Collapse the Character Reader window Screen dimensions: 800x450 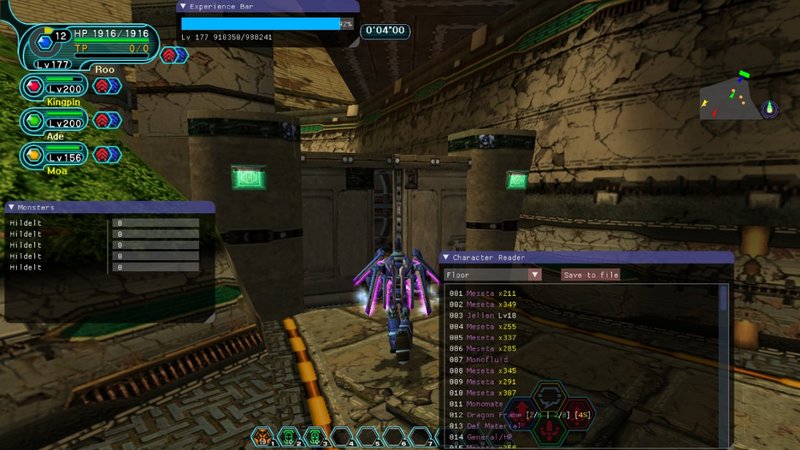point(447,257)
